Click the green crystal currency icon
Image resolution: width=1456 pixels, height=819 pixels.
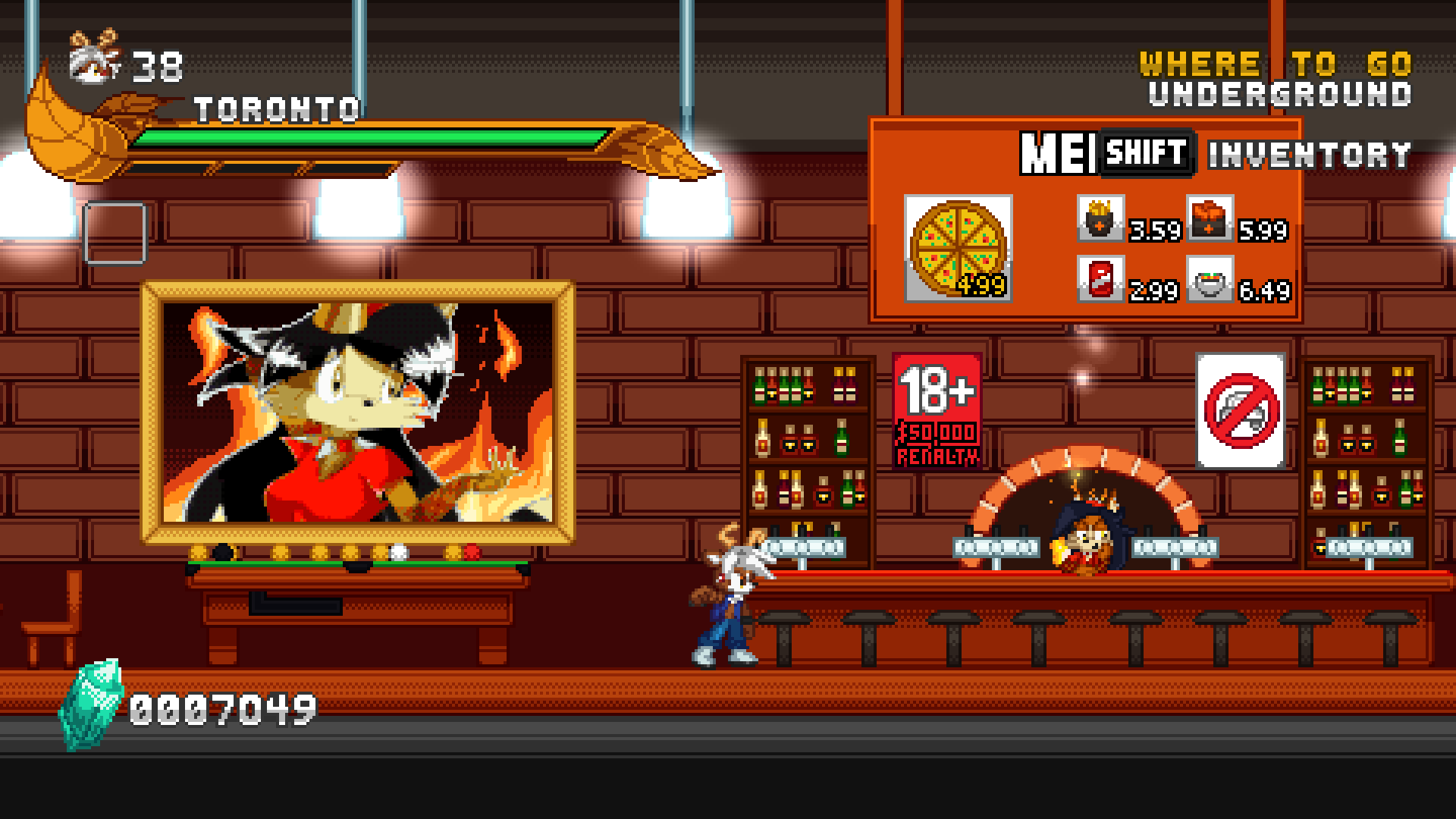coord(93,704)
